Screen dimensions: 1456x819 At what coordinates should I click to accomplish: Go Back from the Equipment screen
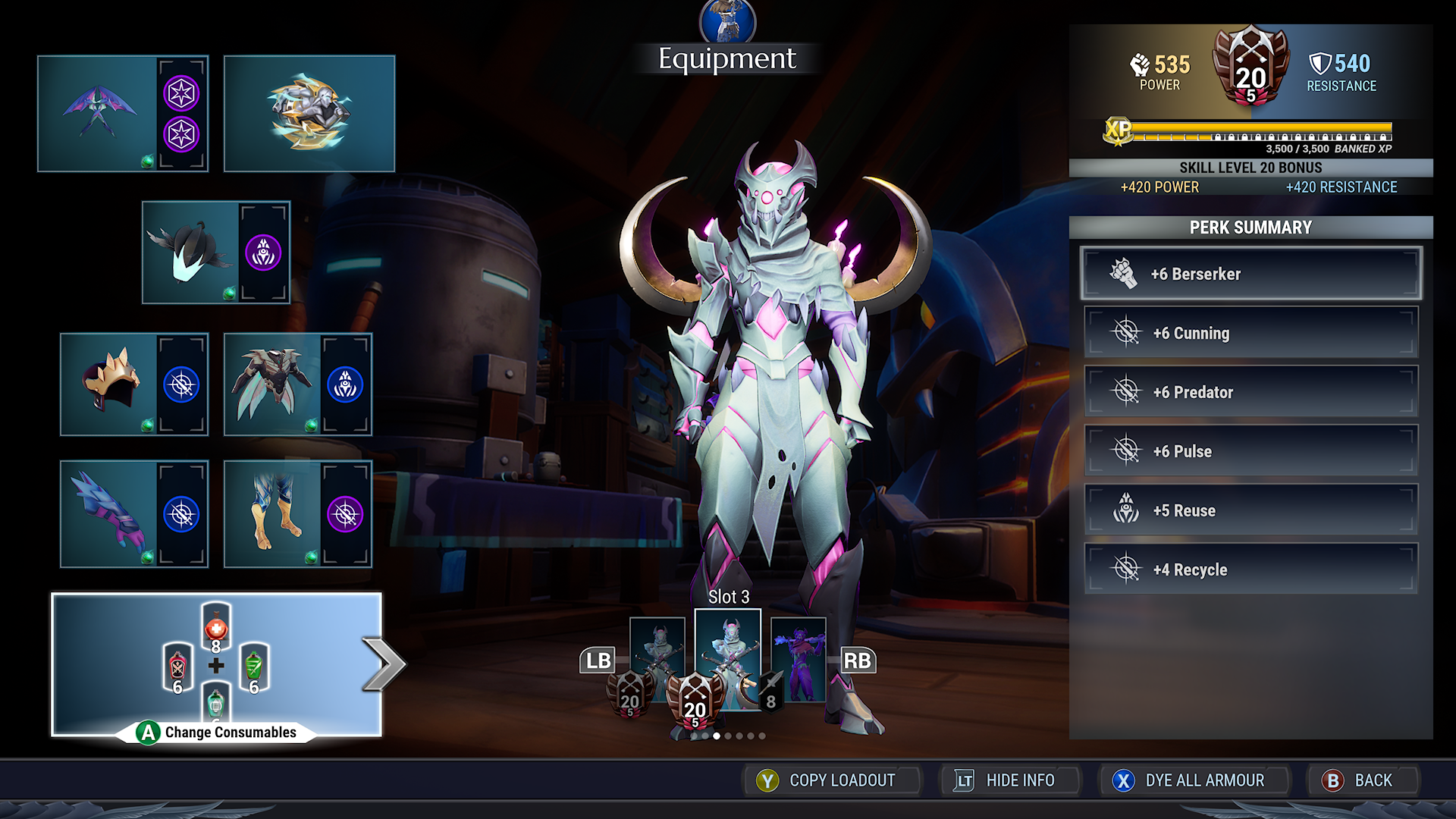(1362, 780)
